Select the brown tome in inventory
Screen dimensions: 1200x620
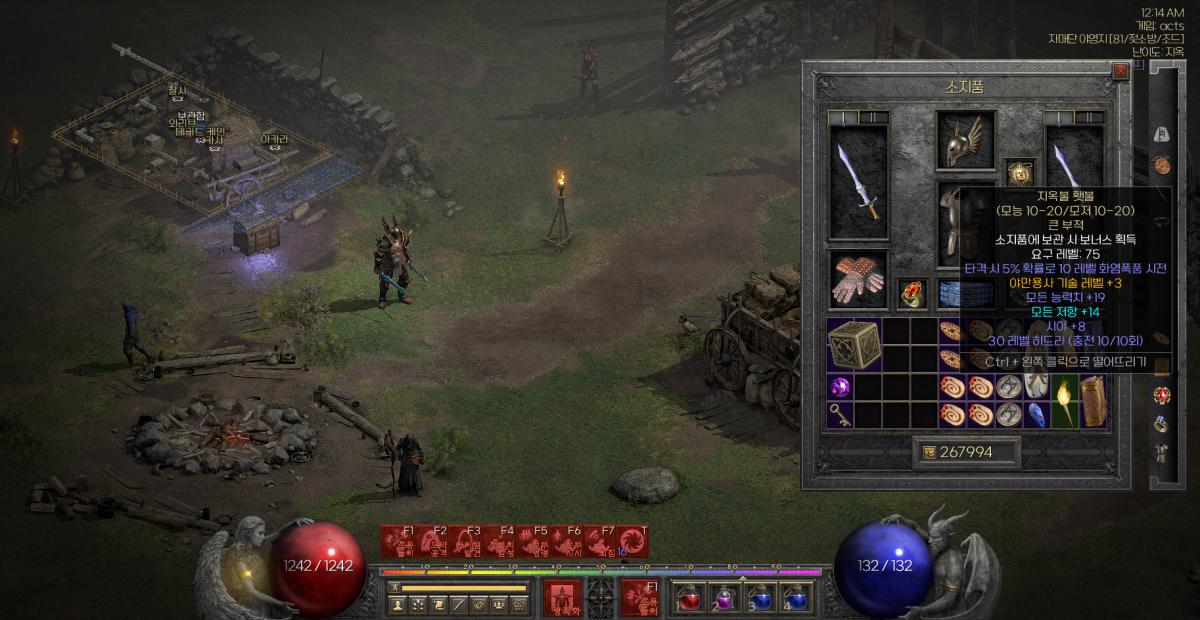(x=1092, y=401)
